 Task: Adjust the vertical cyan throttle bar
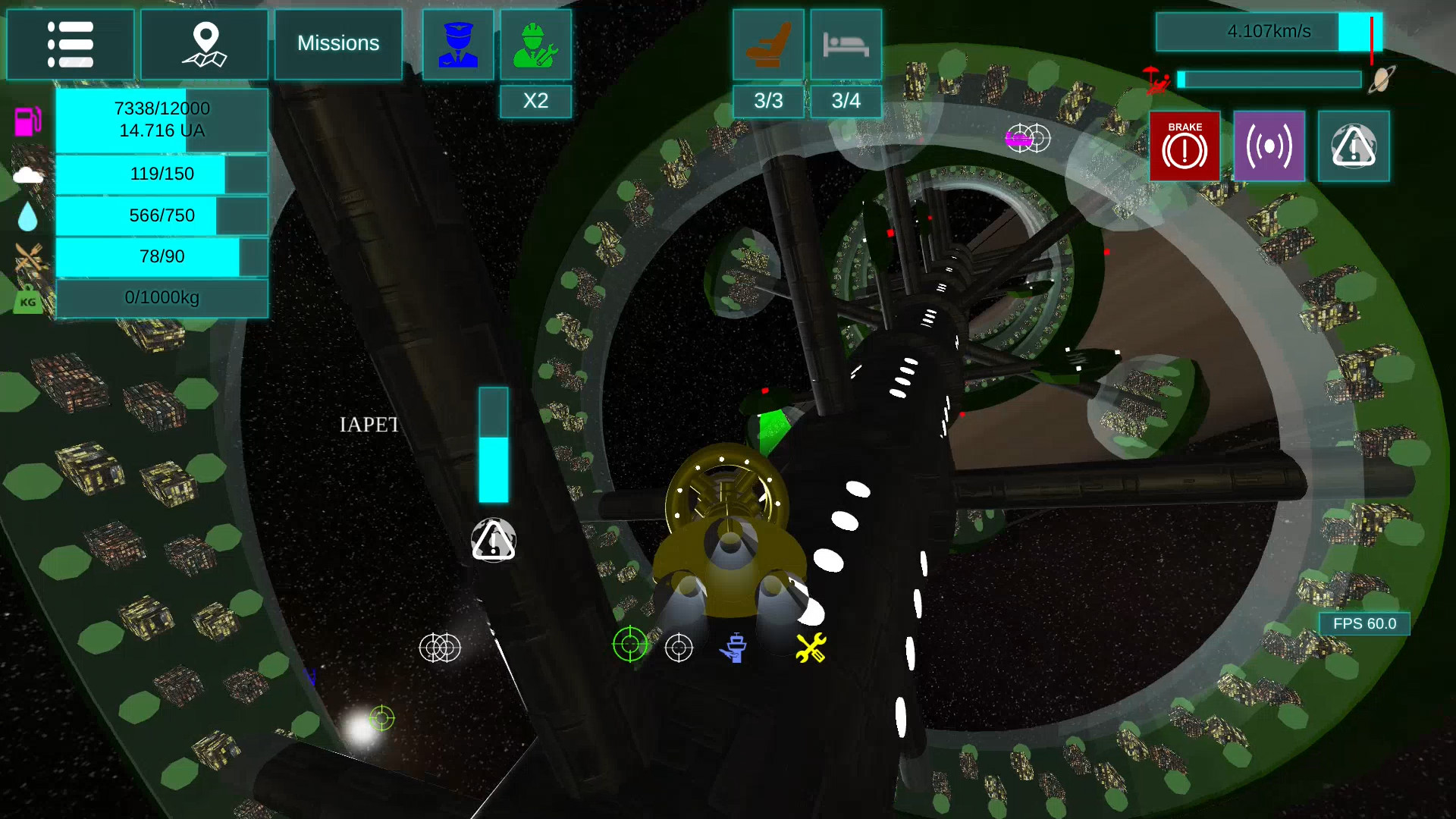point(493,445)
